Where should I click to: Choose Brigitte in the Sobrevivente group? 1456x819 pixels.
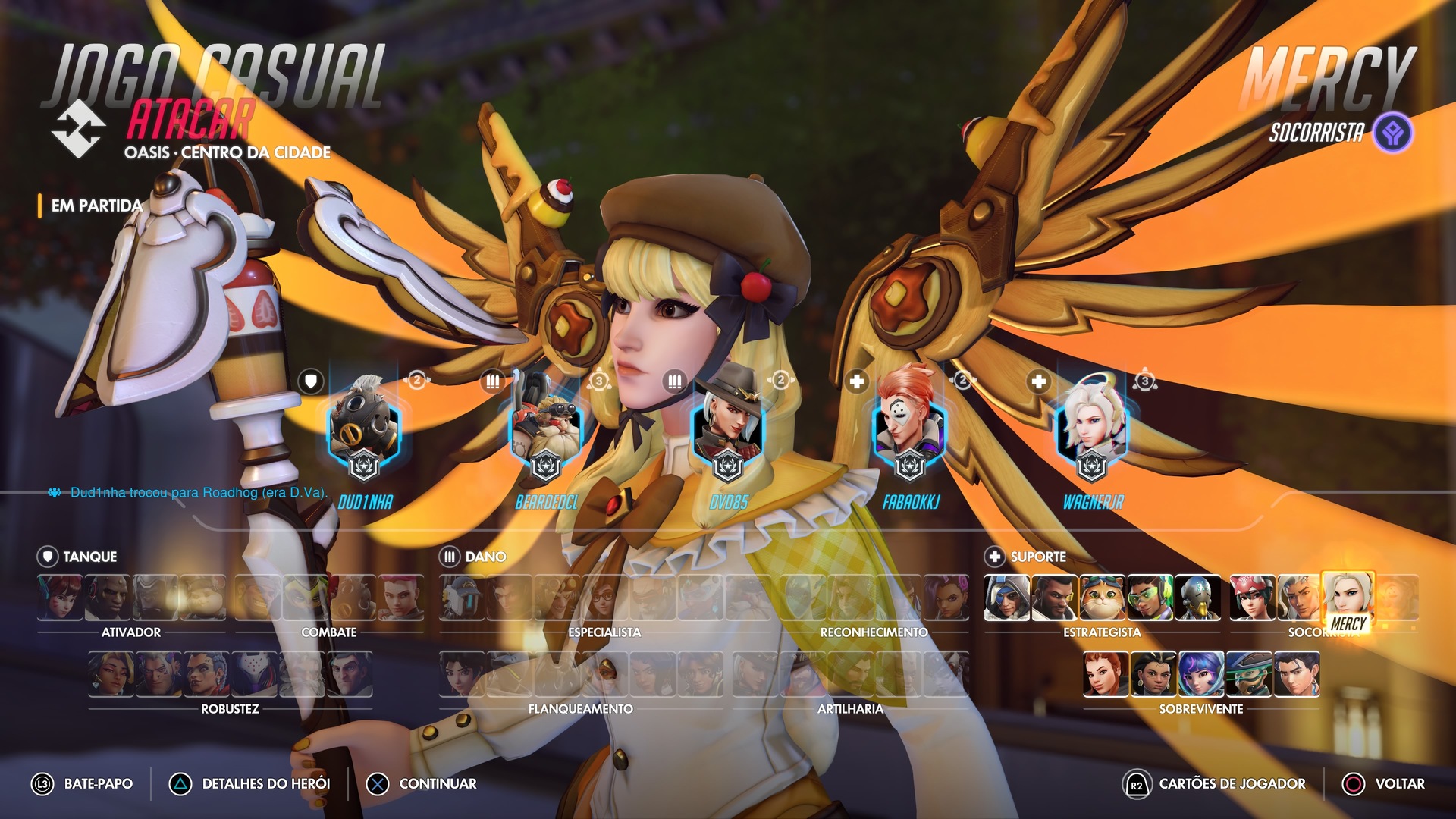(x=1106, y=674)
